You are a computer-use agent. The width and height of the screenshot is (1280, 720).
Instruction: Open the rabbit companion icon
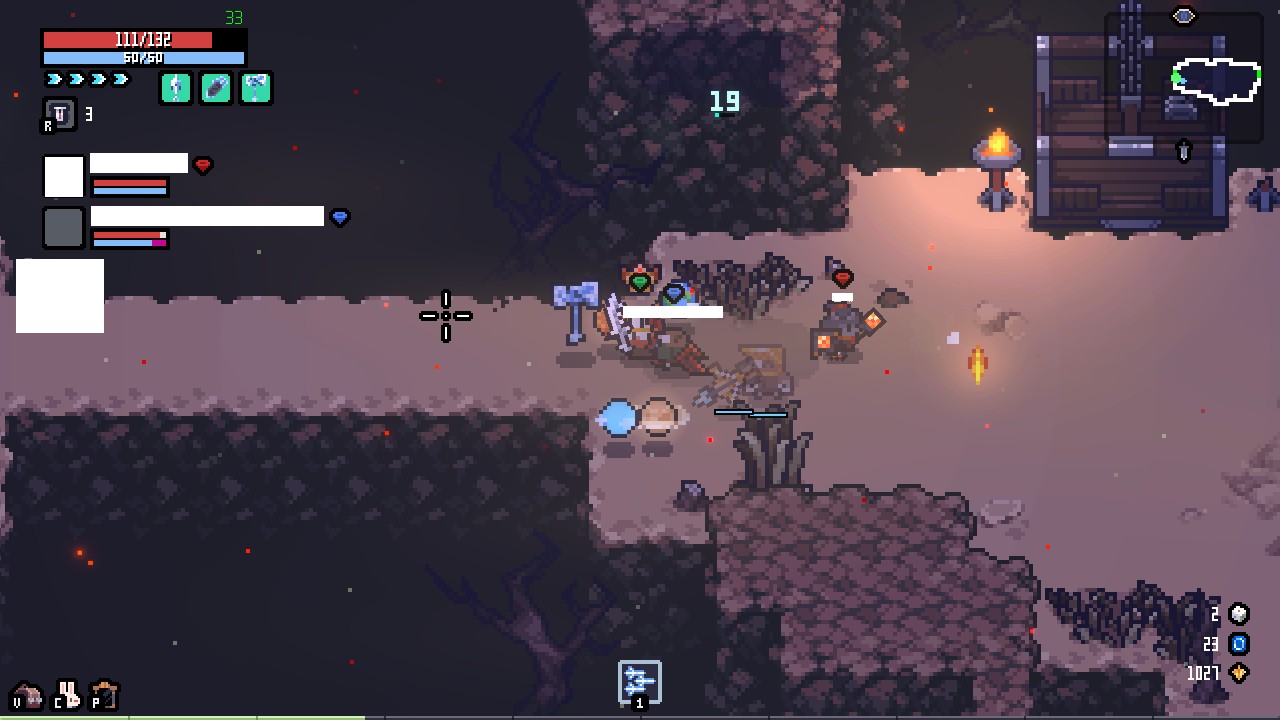click(x=68, y=693)
